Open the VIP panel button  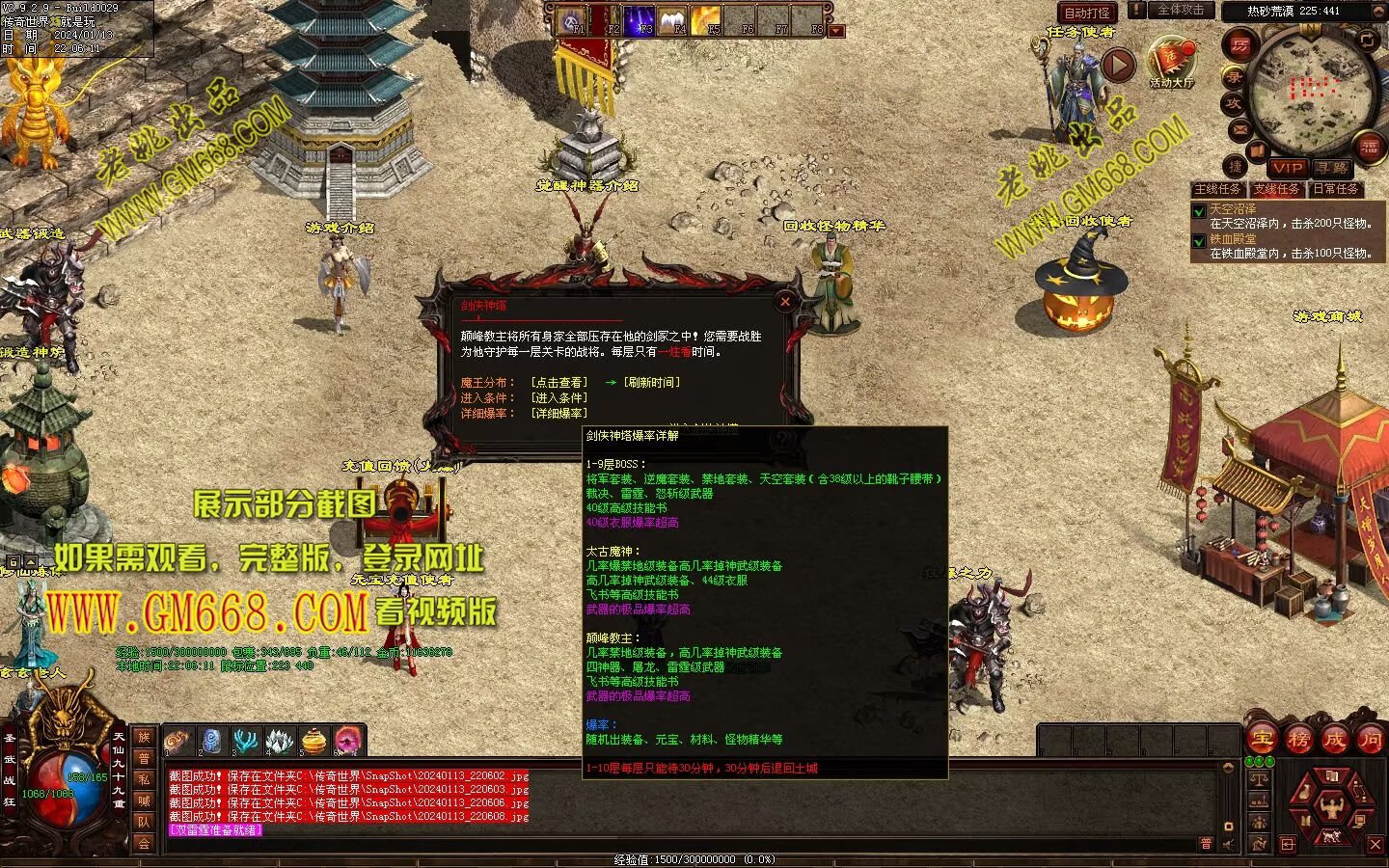(x=1287, y=168)
